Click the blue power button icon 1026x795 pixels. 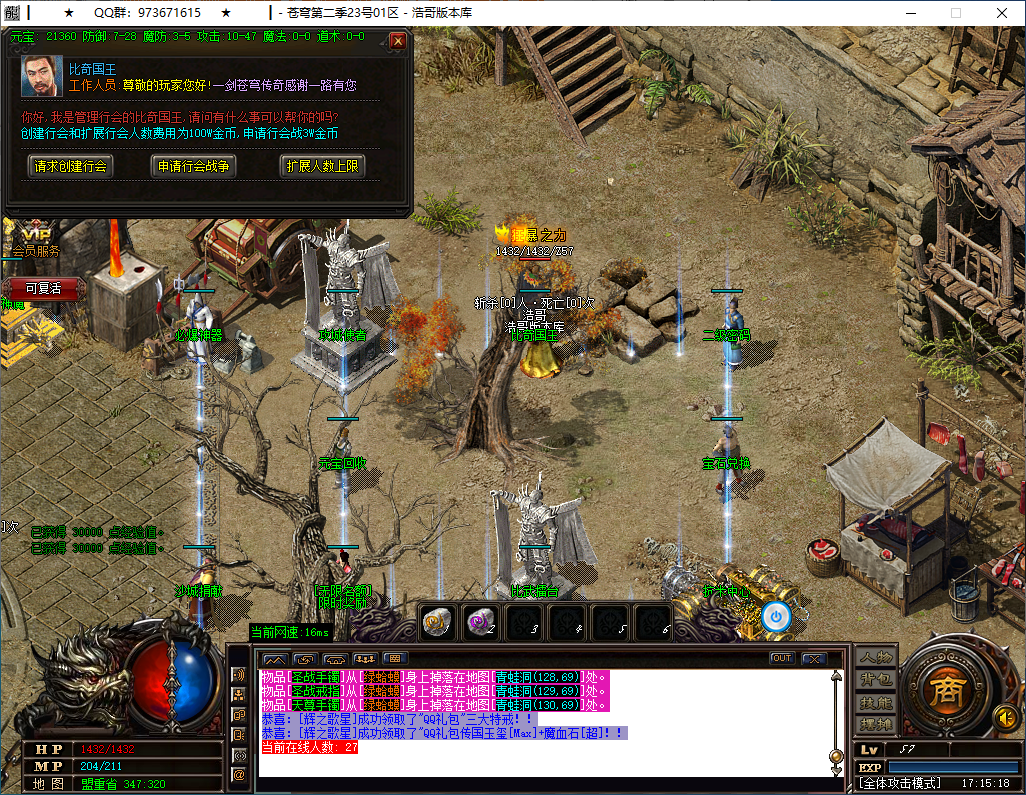click(x=775, y=616)
